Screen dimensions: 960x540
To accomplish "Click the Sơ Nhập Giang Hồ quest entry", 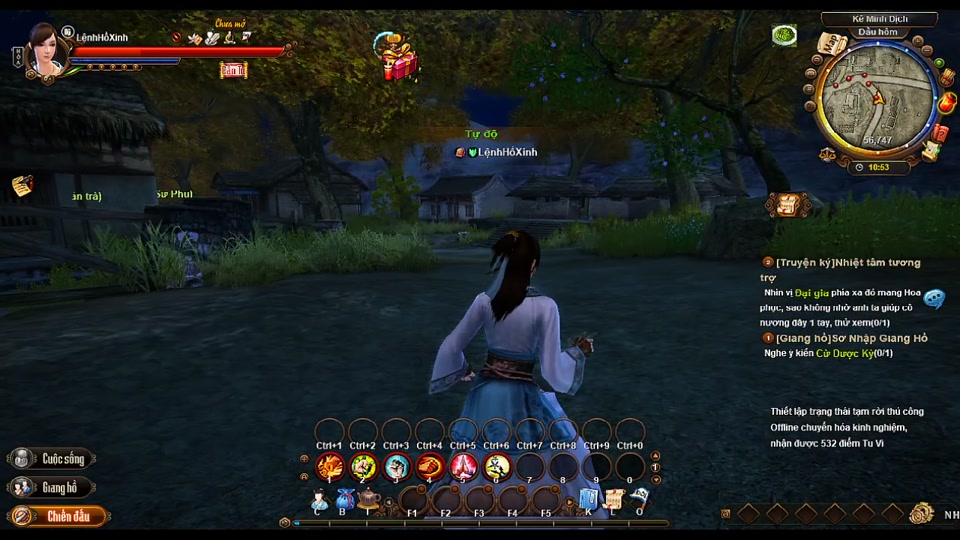I will [851, 338].
